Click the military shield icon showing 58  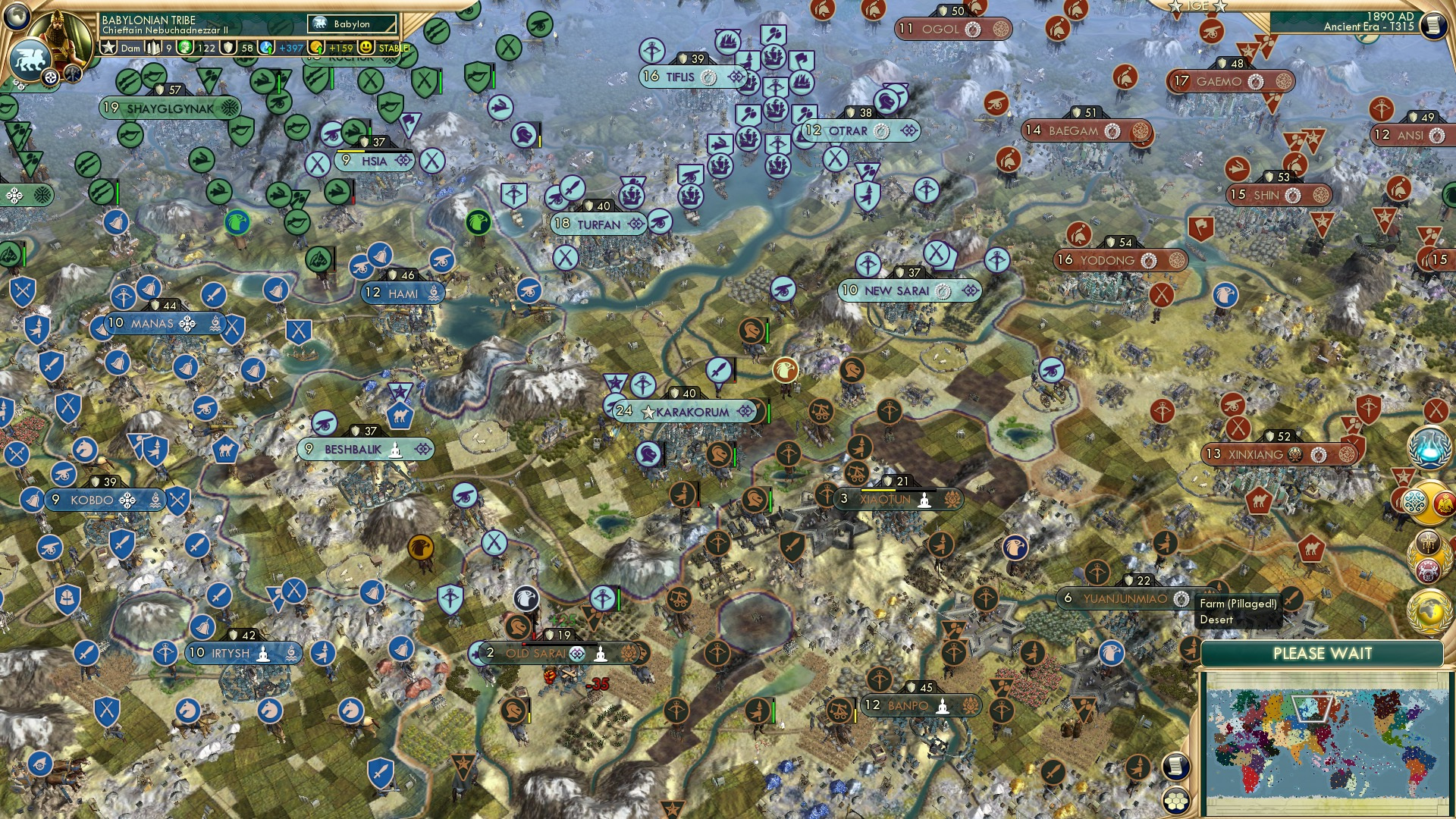pyautogui.click(x=228, y=47)
